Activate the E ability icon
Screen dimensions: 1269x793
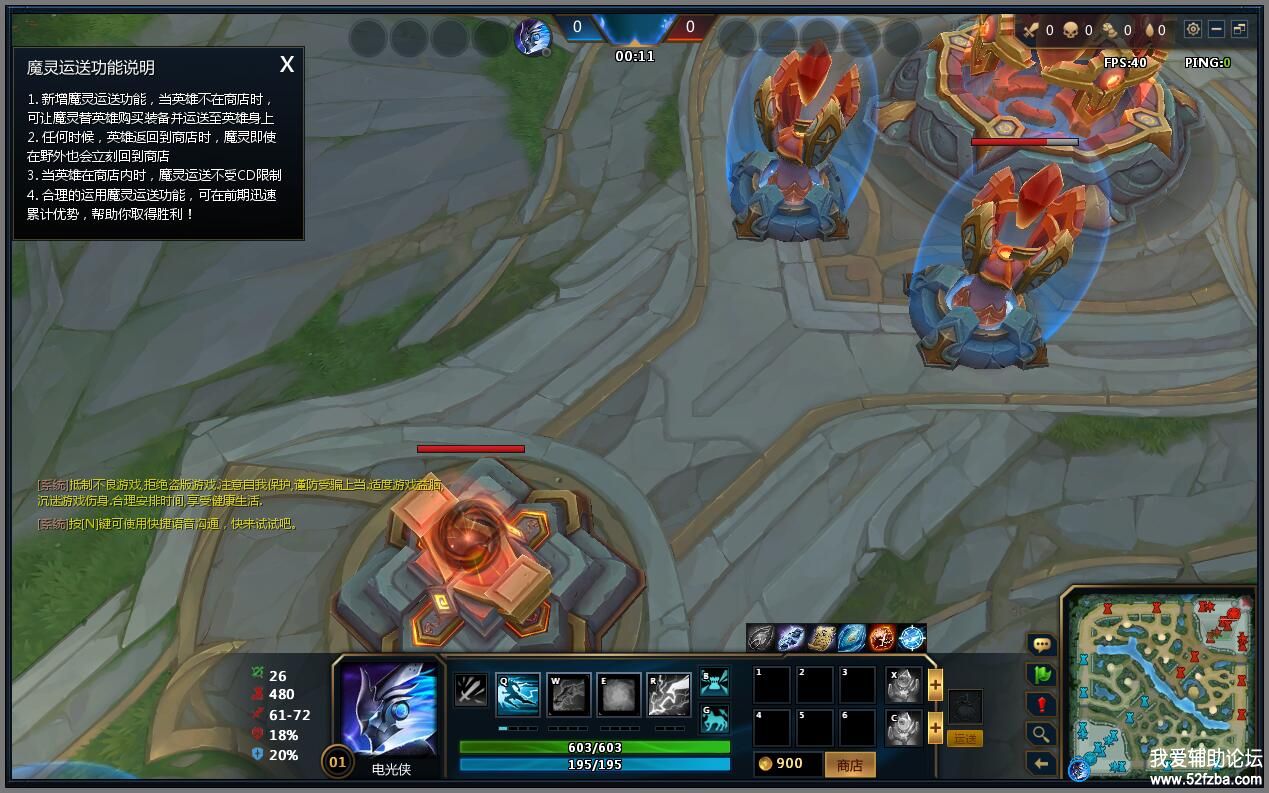coord(619,694)
